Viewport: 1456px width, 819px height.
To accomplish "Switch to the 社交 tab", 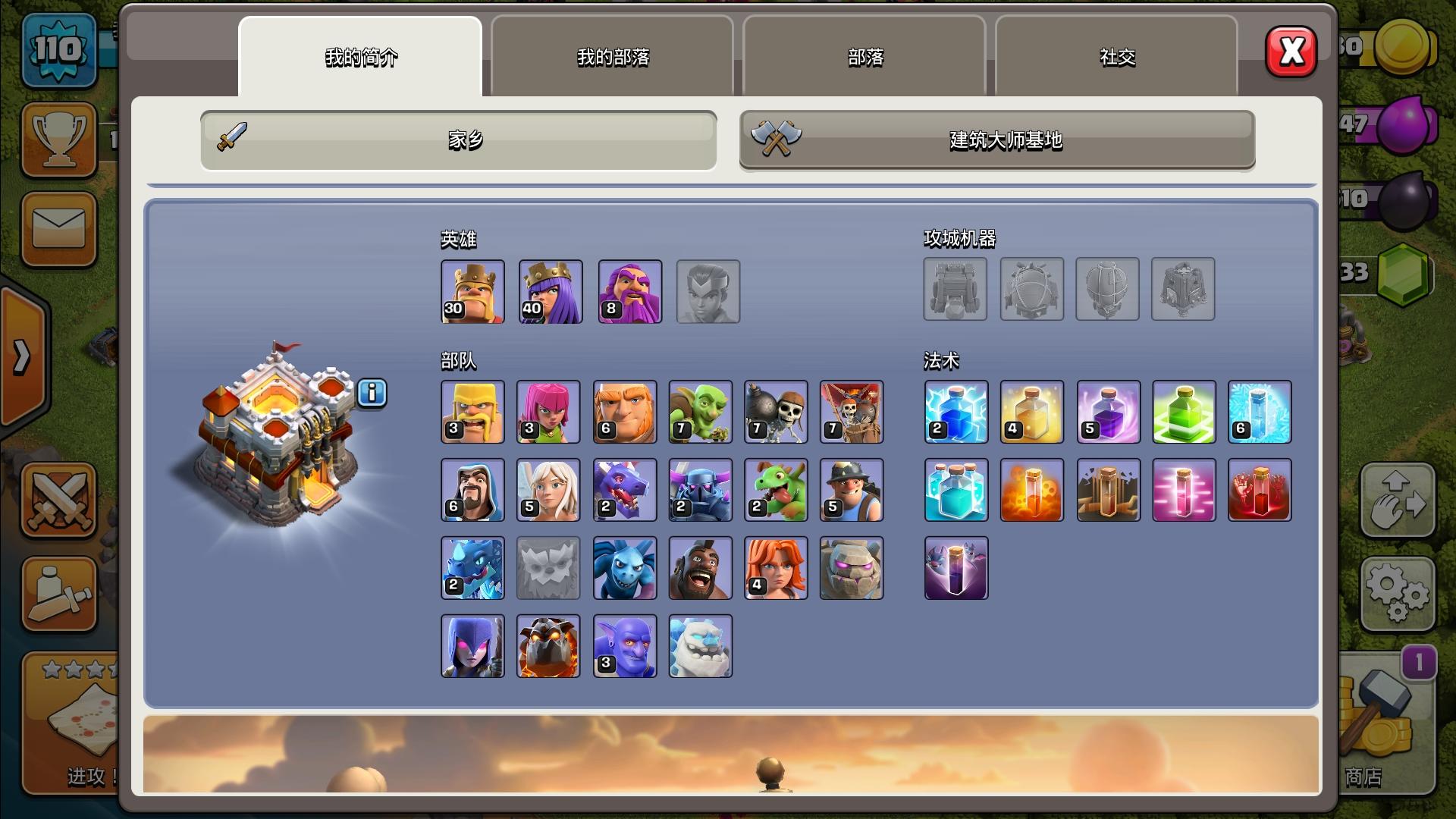I will 1116,57.
